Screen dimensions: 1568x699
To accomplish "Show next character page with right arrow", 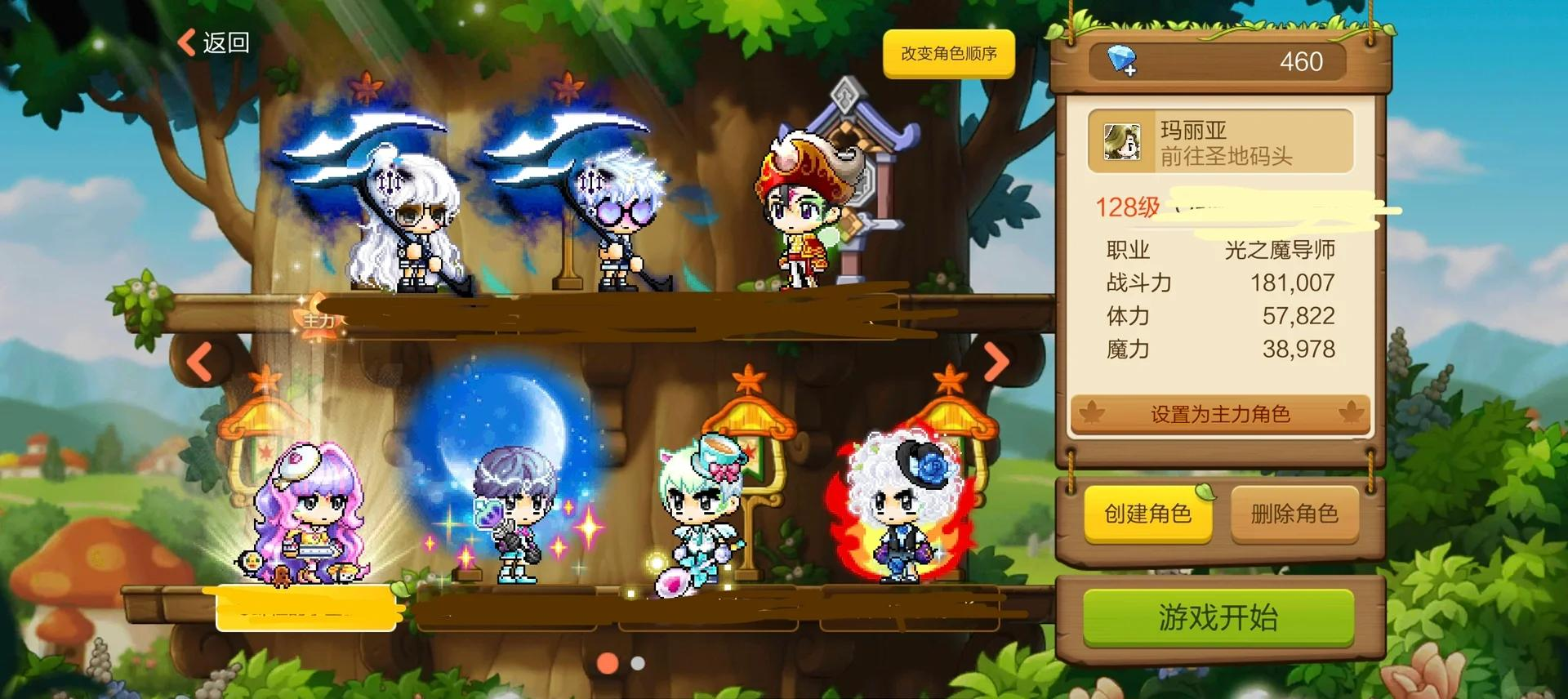I will 996,361.
